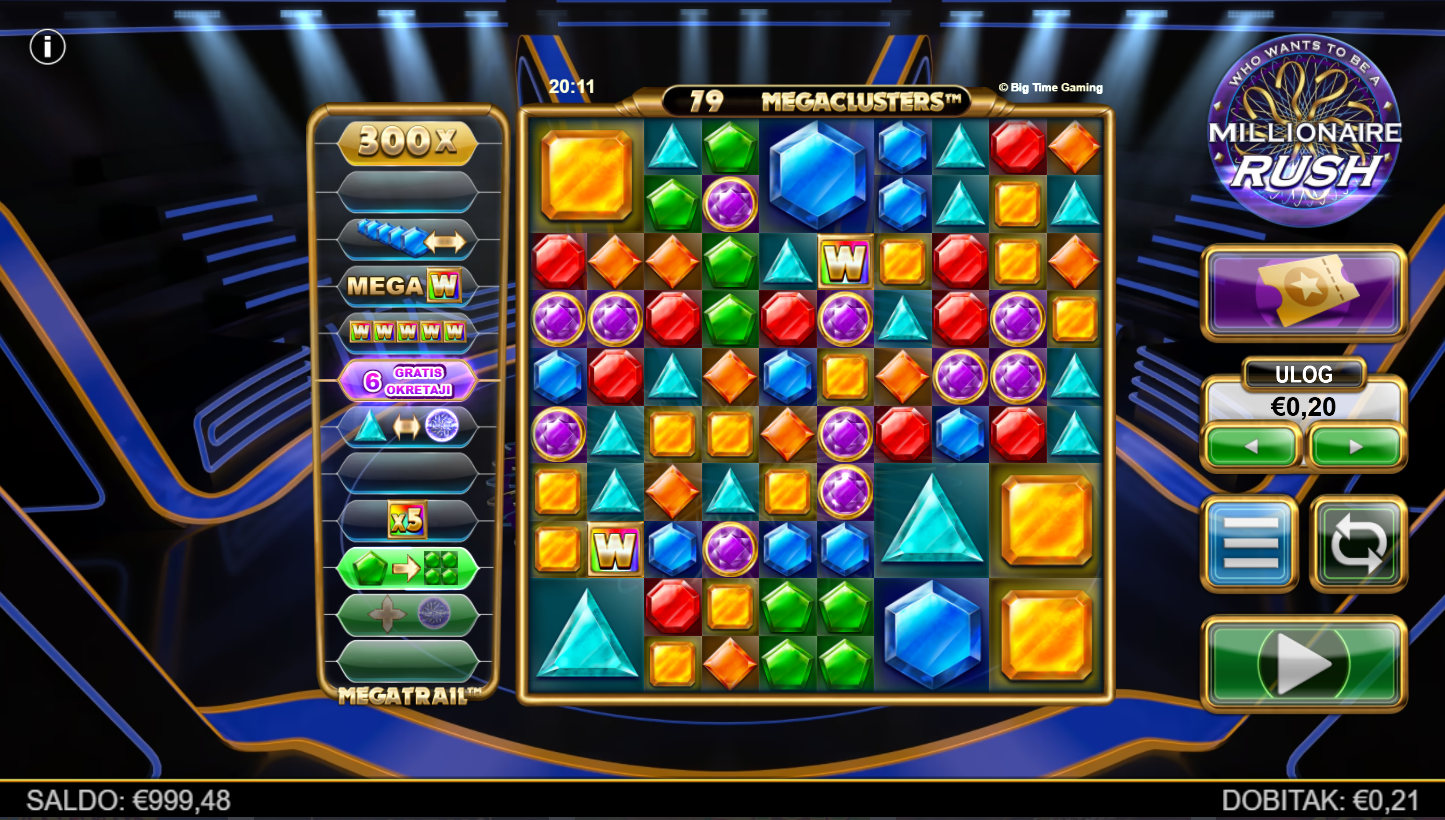Increase the bet amount
The image size is (1445, 820).
1356,446
